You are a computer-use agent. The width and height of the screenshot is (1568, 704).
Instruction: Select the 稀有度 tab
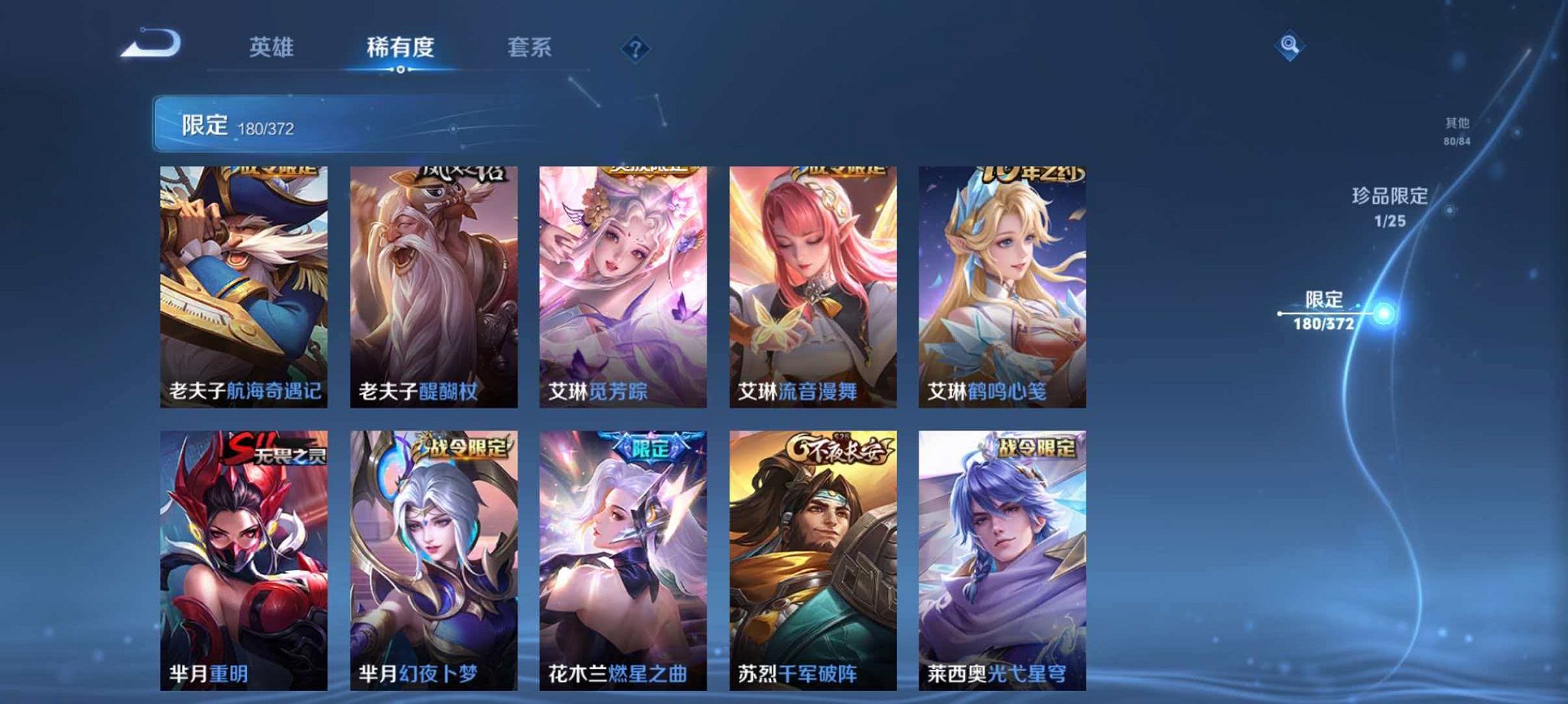401,47
